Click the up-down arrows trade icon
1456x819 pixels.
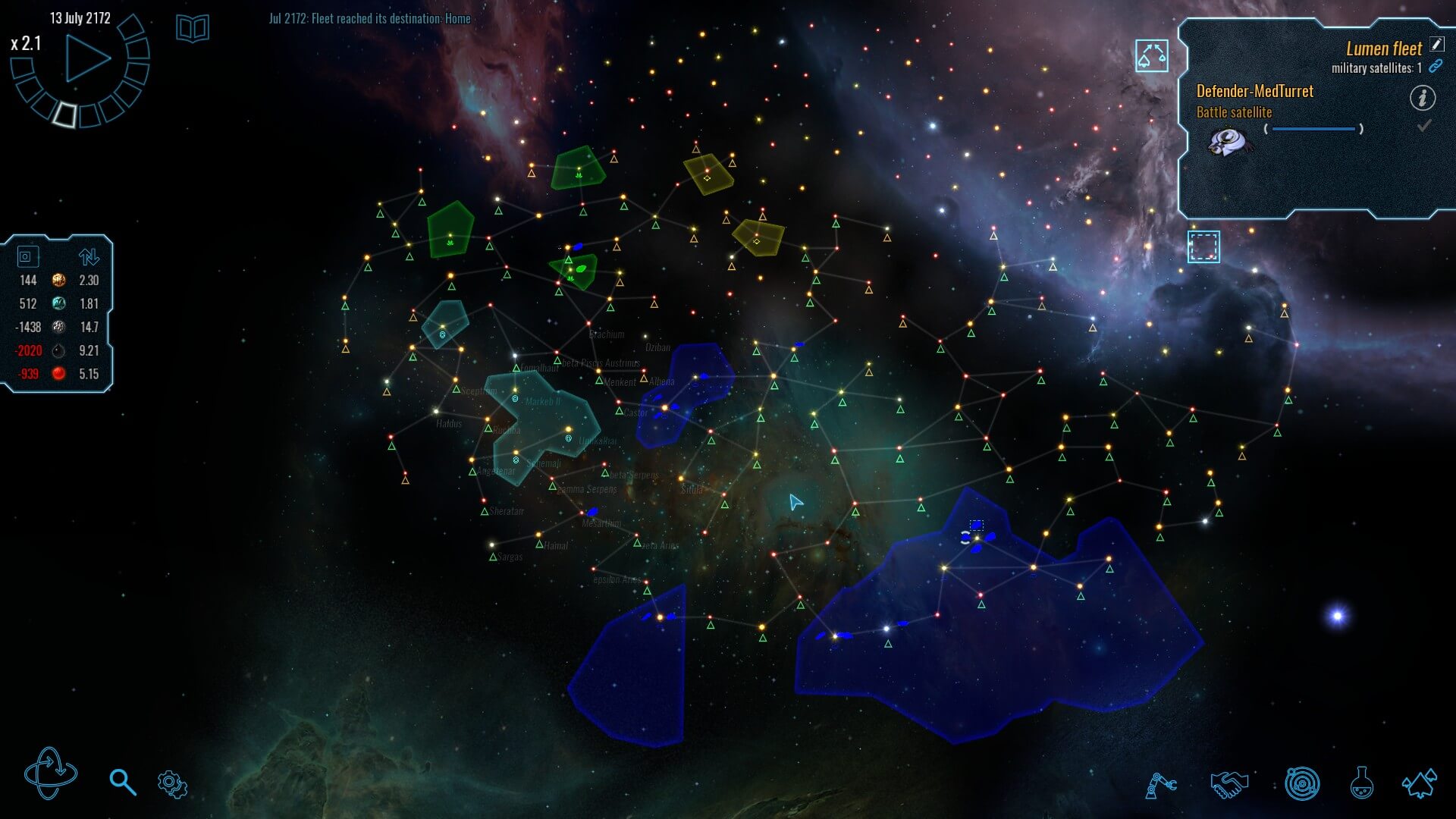(89, 256)
